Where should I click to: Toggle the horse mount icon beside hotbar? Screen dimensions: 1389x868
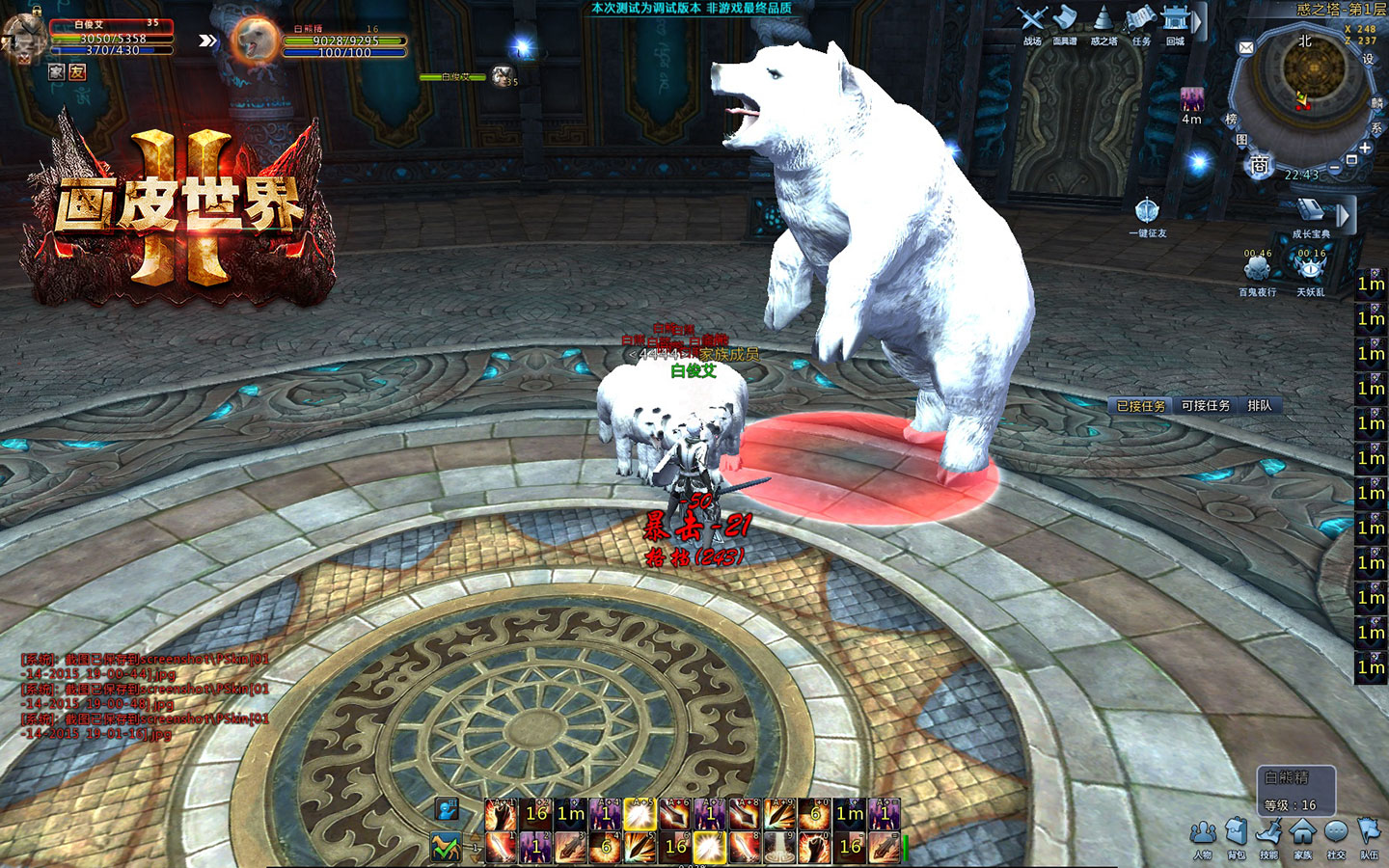point(446,847)
